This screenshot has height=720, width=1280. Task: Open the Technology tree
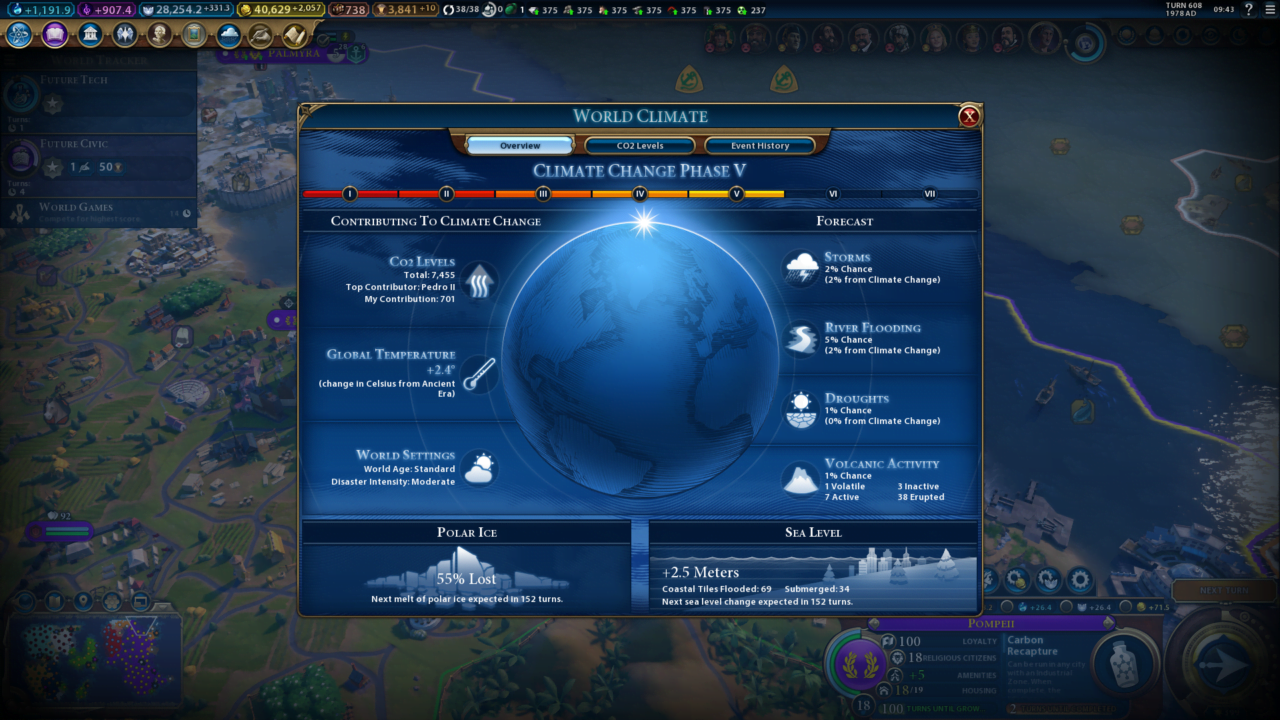click(20, 35)
